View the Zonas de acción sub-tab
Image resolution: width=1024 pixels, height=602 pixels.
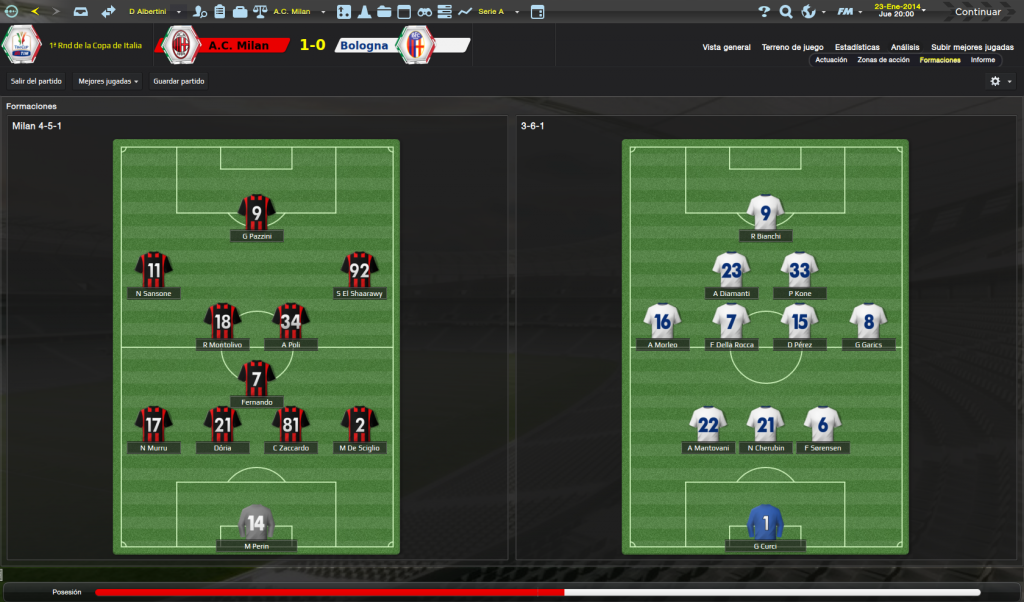click(x=883, y=60)
